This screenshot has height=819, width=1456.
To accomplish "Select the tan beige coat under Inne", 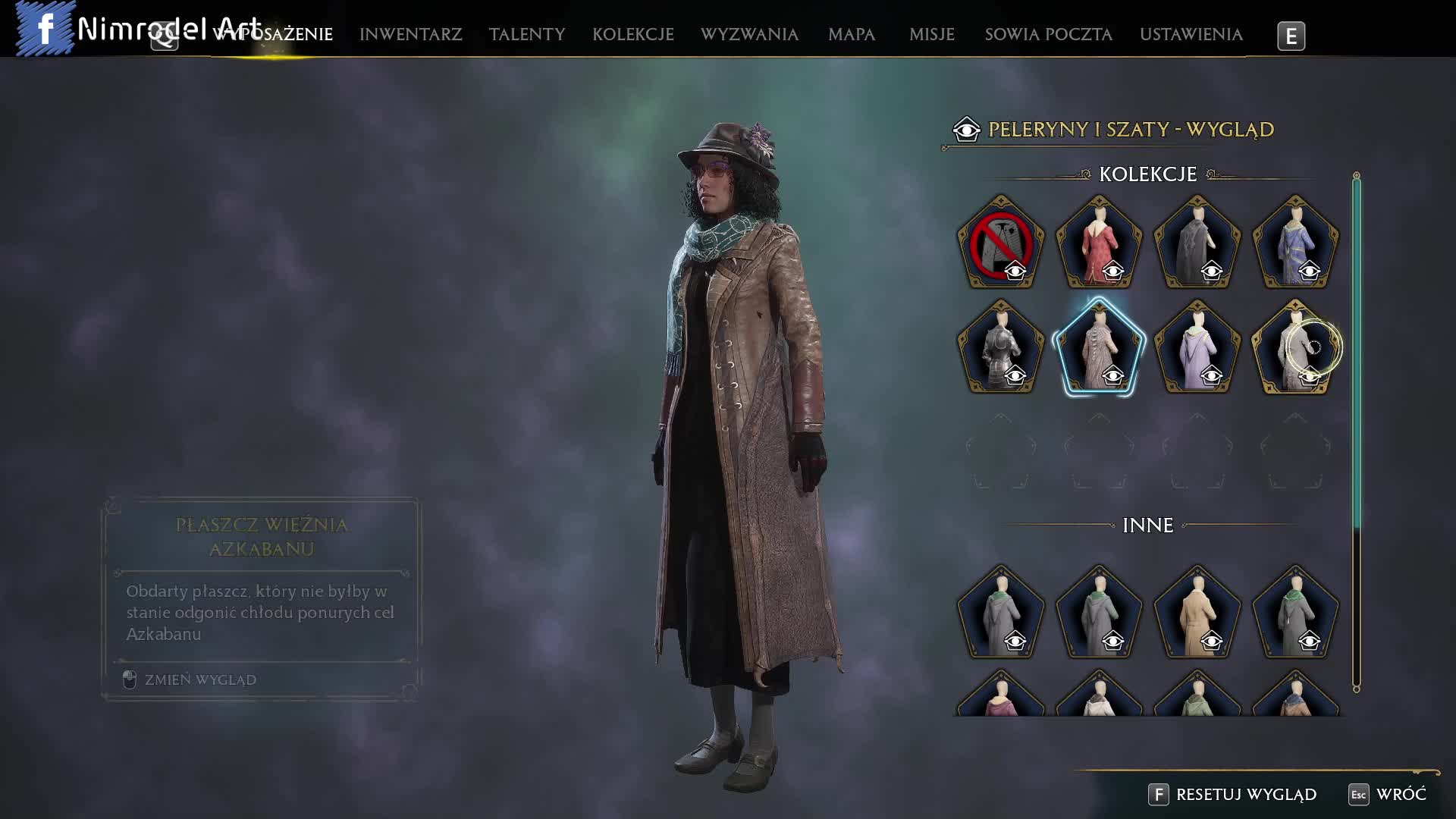I will [x=1197, y=613].
